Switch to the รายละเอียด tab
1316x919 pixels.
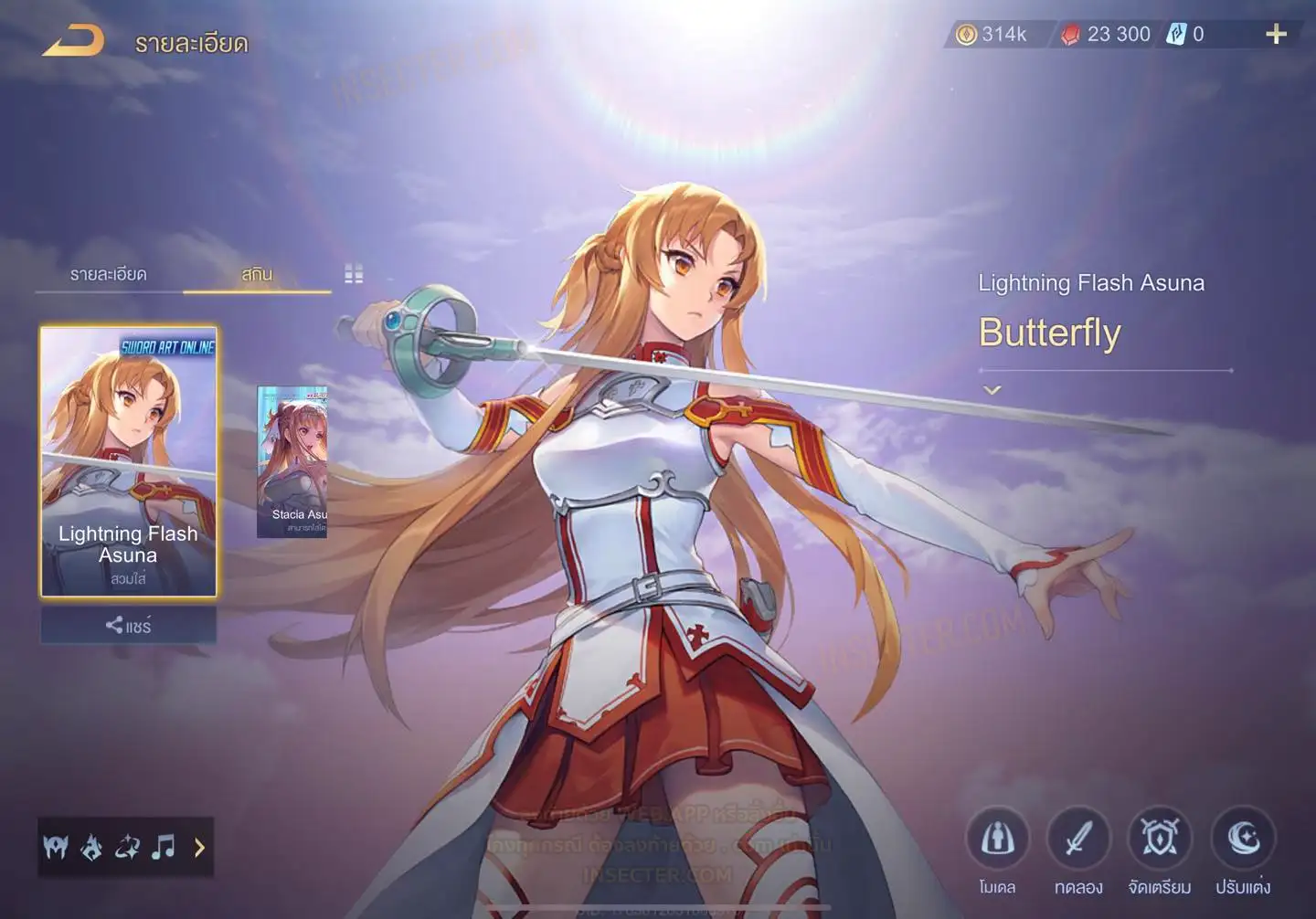coord(108,274)
